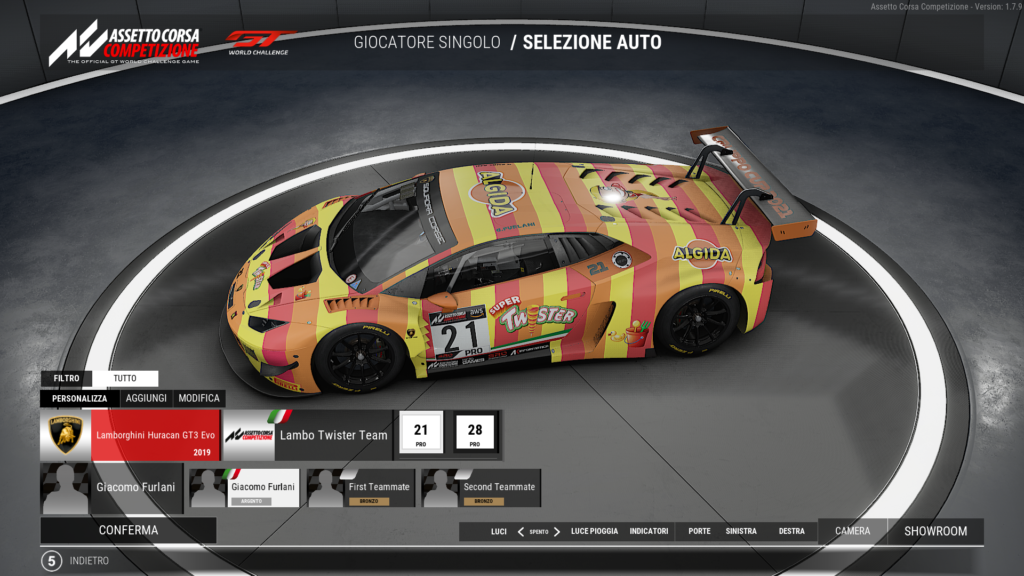Toggle the Luce Pioggia rain light
The height and width of the screenshot is (576, 1024).
(x=594, y=531)
